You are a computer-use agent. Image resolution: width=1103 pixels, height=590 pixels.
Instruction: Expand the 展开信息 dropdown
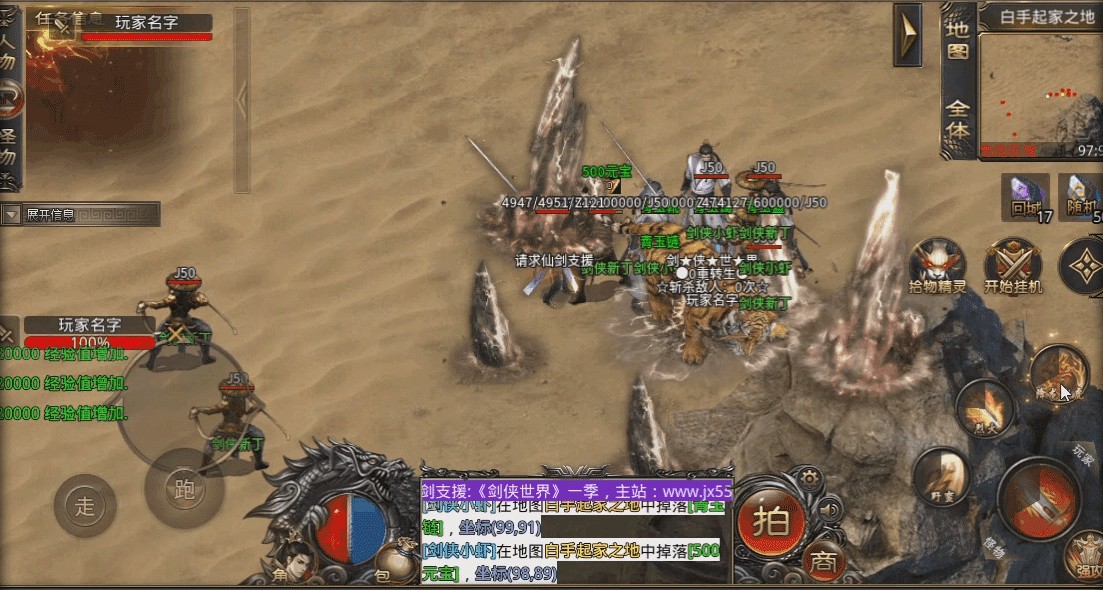(12, 215)
